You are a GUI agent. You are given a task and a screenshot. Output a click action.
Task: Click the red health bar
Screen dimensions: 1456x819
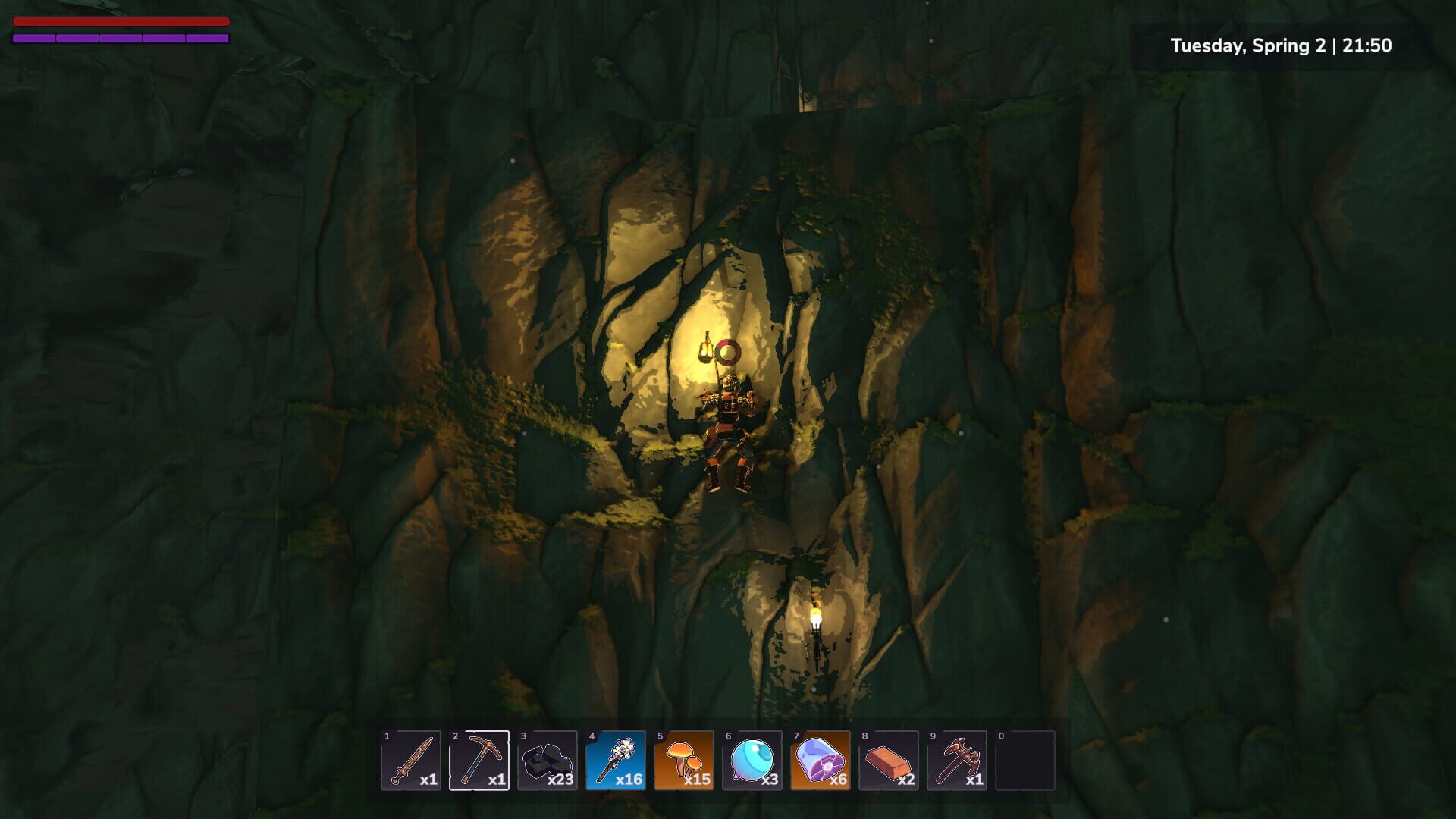click(x=121, y=21)
